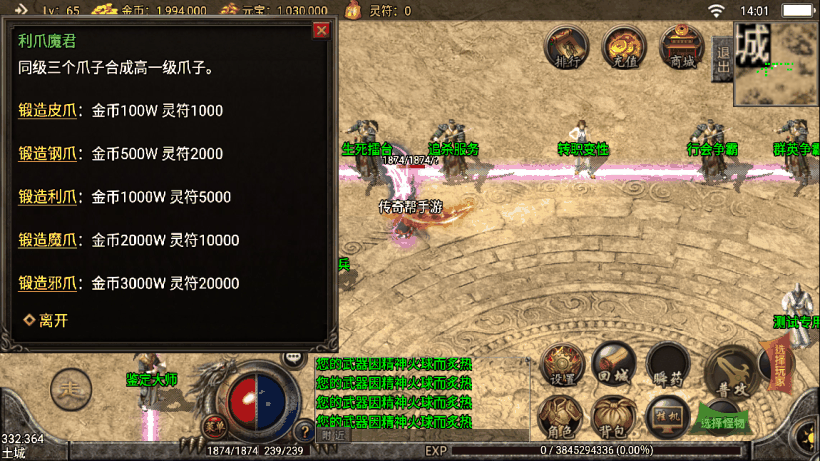
Task: Choose the 锻造魔爪 forging option
Action: pyautogui.click(x=48, y=240)
